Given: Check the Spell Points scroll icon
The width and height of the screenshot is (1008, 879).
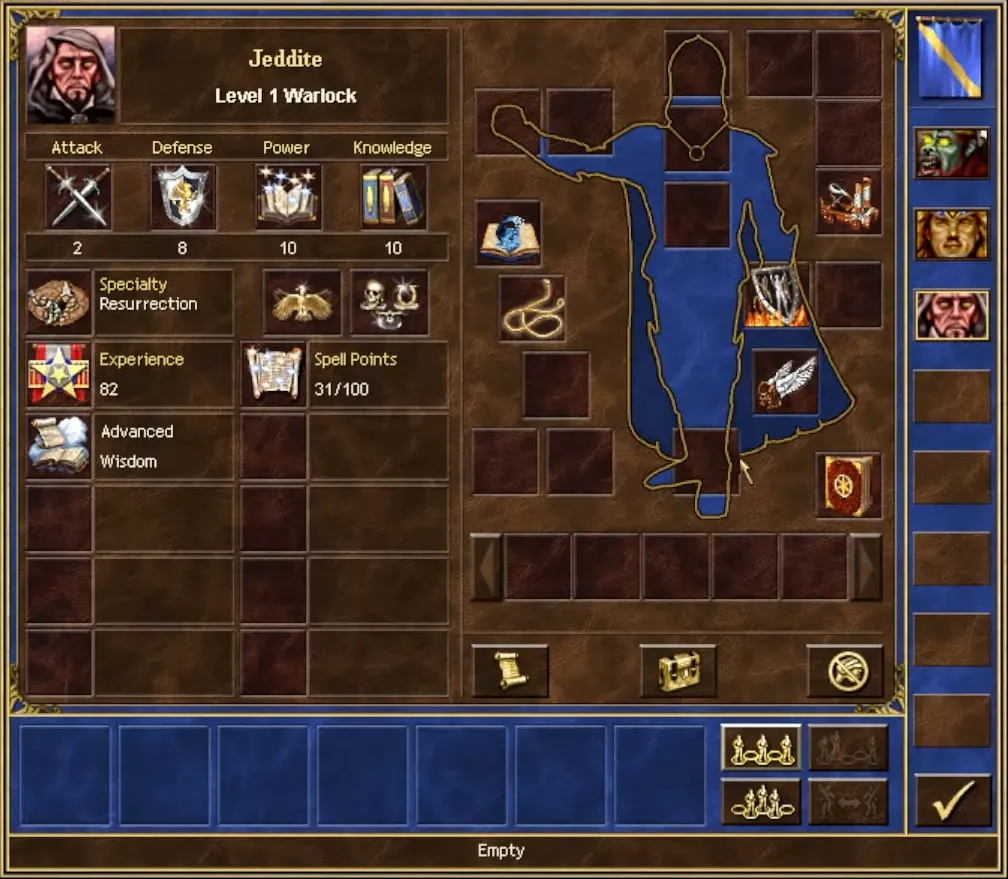Looking at the screenshot, I should tap(274, 374).
